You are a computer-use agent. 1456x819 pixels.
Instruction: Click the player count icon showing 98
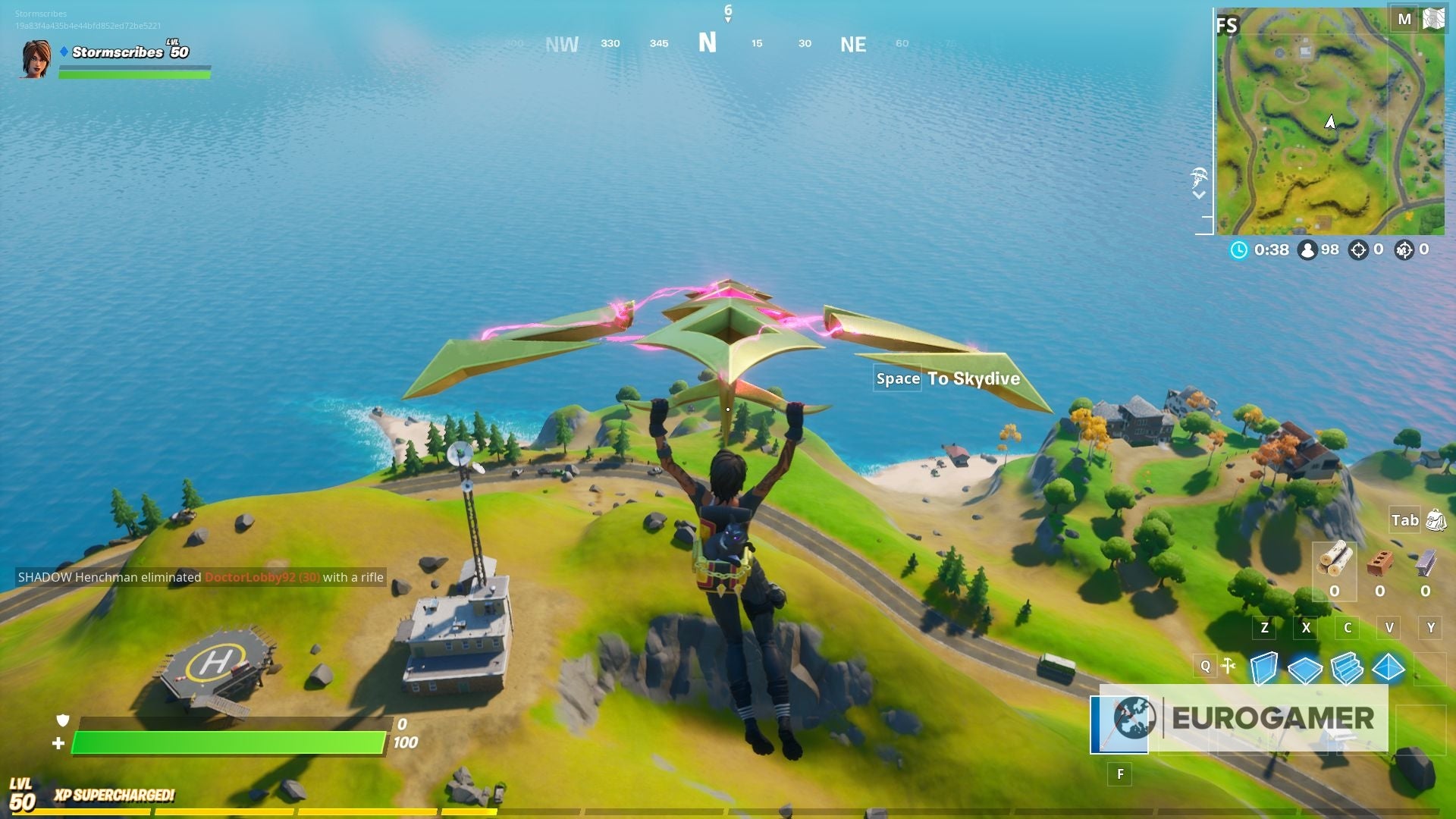tap(1307, 249)
